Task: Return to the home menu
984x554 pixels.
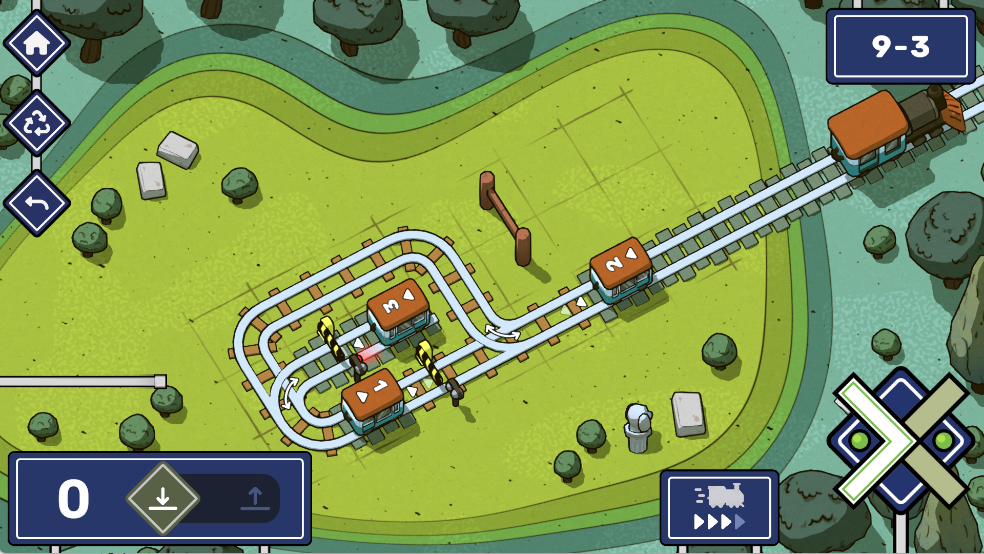Action: pos(37,43)
